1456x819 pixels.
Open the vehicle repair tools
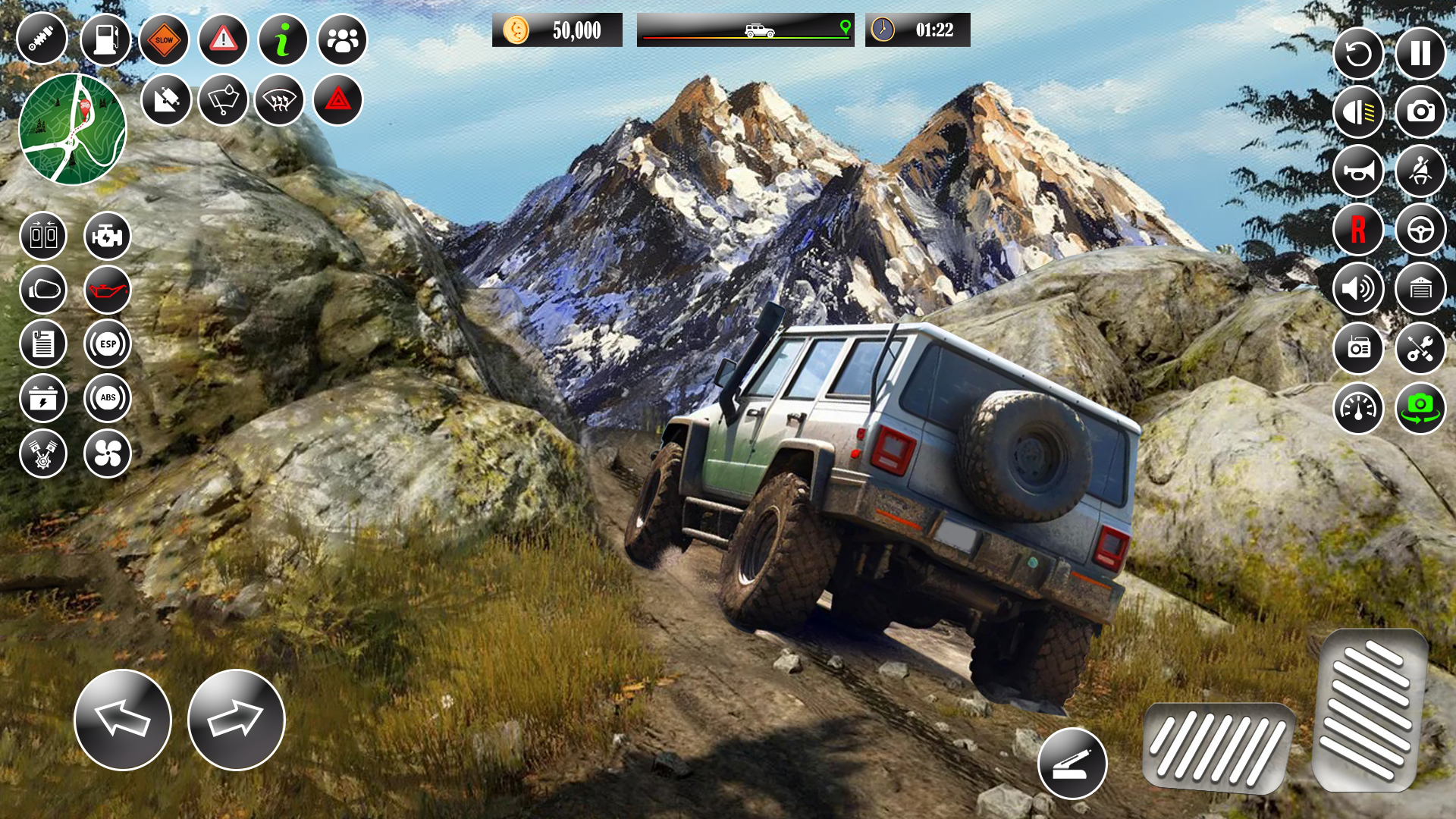click(1420, 350)
